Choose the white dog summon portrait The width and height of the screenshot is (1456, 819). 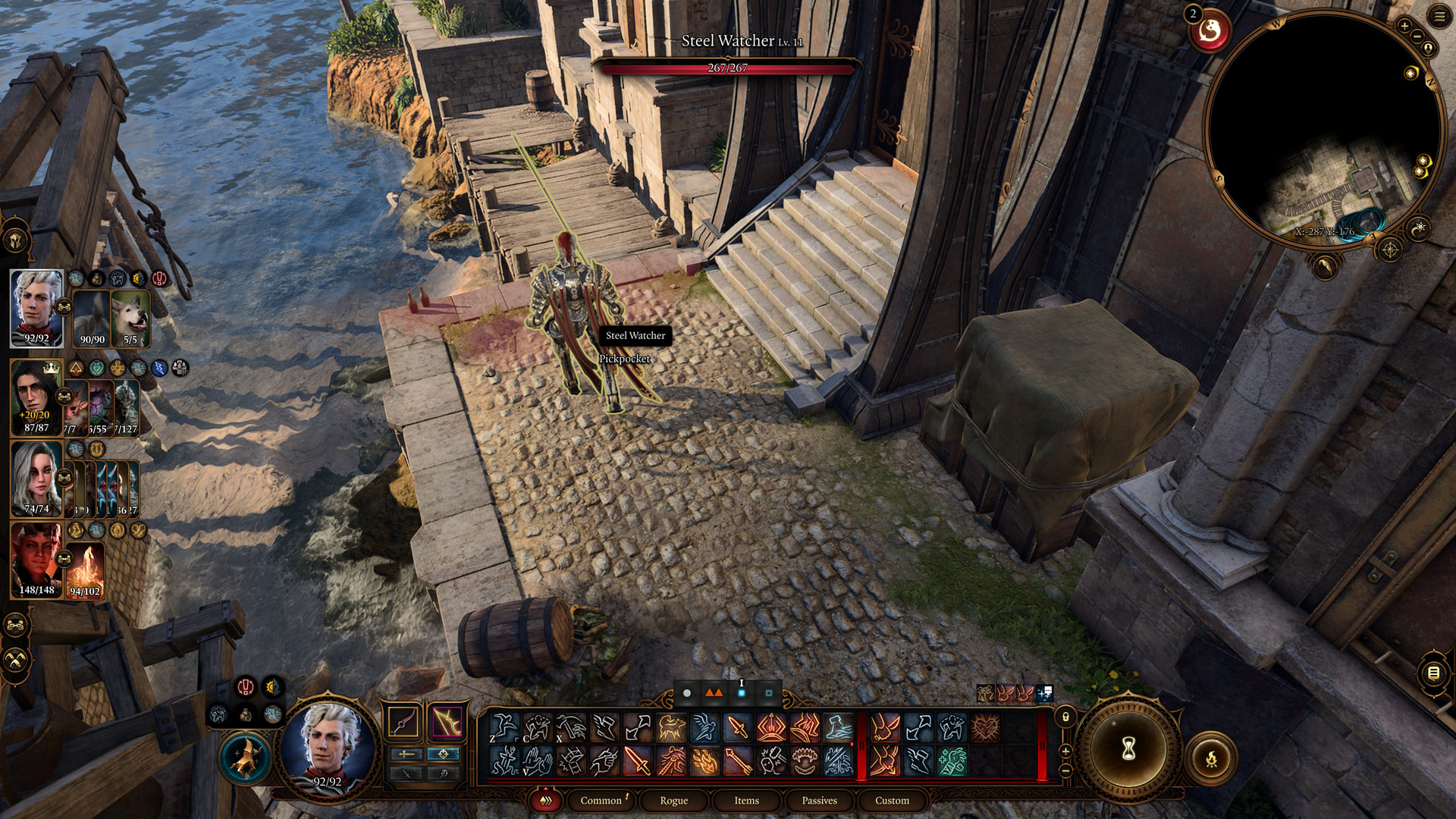coord(130,318)
